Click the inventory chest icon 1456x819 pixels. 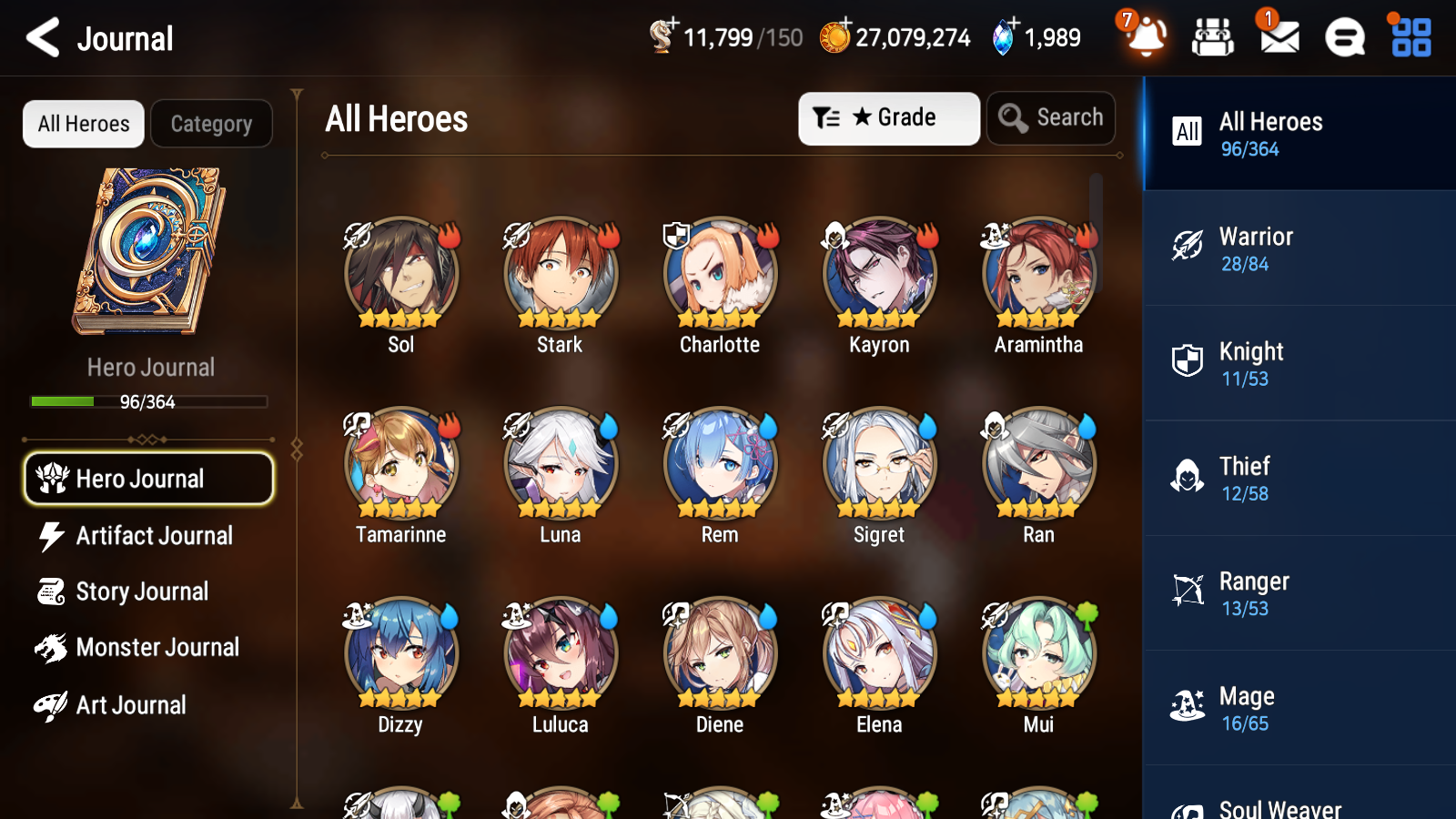point(1213,36)
